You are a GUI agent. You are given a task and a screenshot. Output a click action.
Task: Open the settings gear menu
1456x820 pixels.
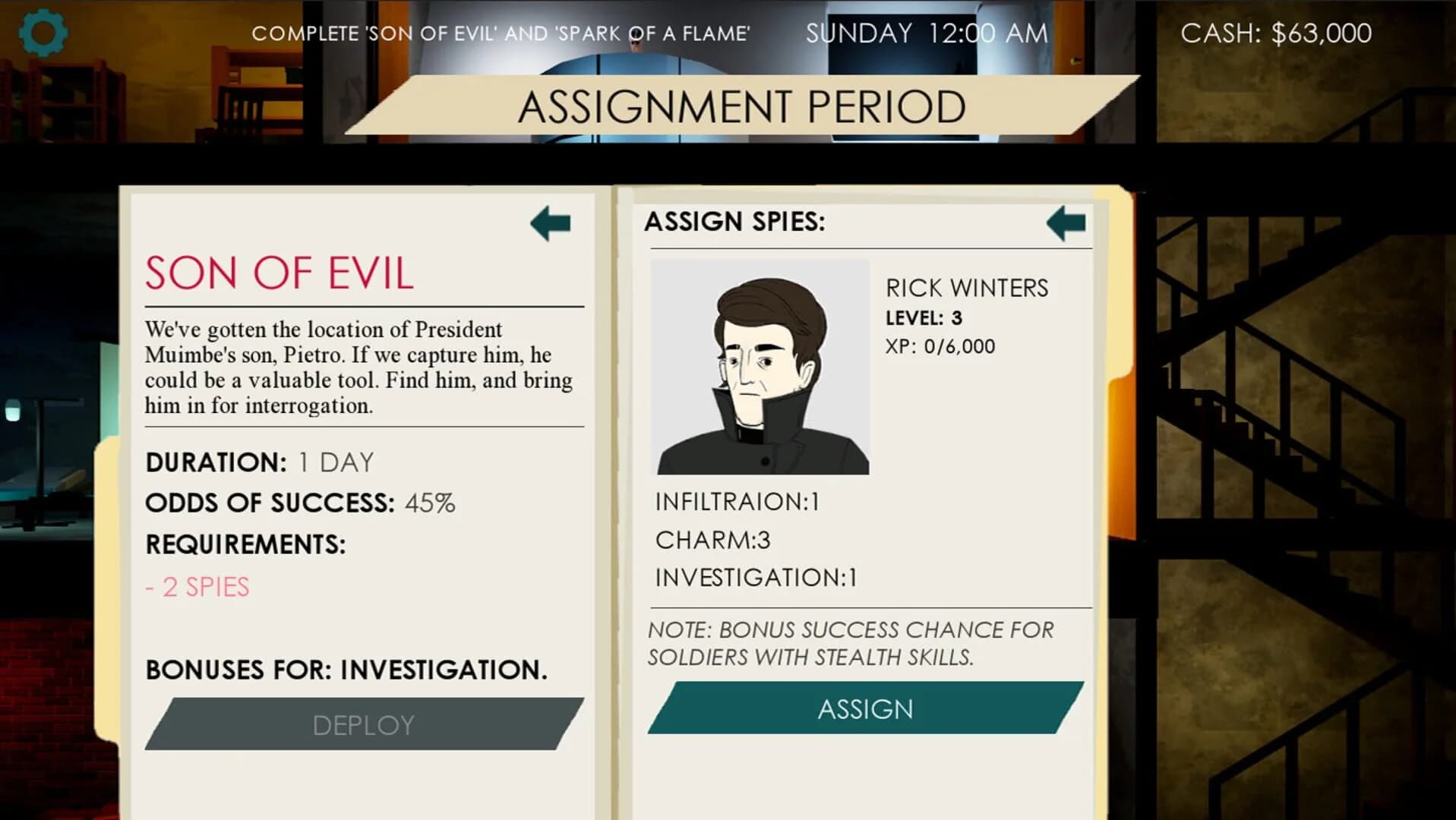[x=43, y=33]
